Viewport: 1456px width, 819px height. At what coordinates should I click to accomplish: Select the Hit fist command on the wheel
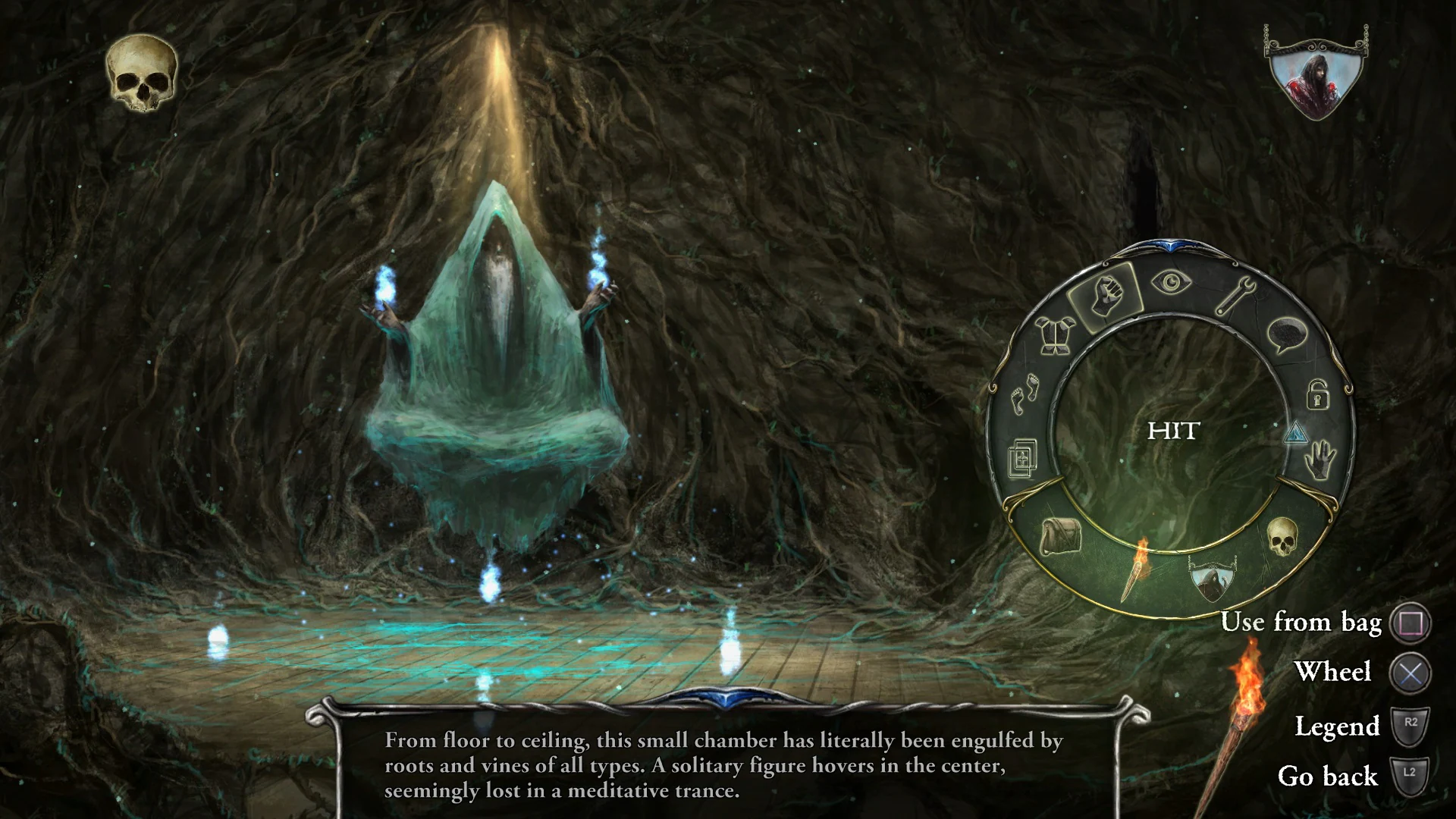coord(1106,296)
